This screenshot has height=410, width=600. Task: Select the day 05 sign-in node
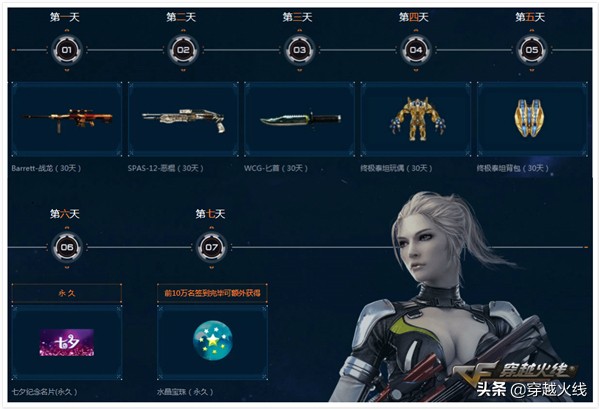coord(532,50)
